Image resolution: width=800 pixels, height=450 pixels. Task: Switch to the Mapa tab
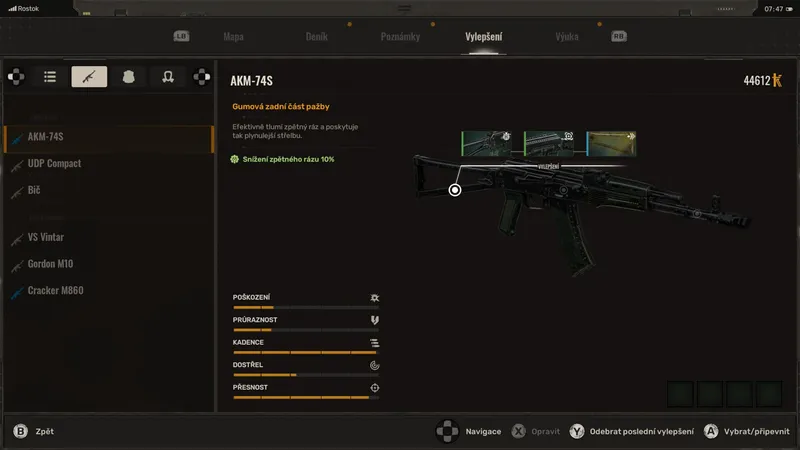coord(233,37)
